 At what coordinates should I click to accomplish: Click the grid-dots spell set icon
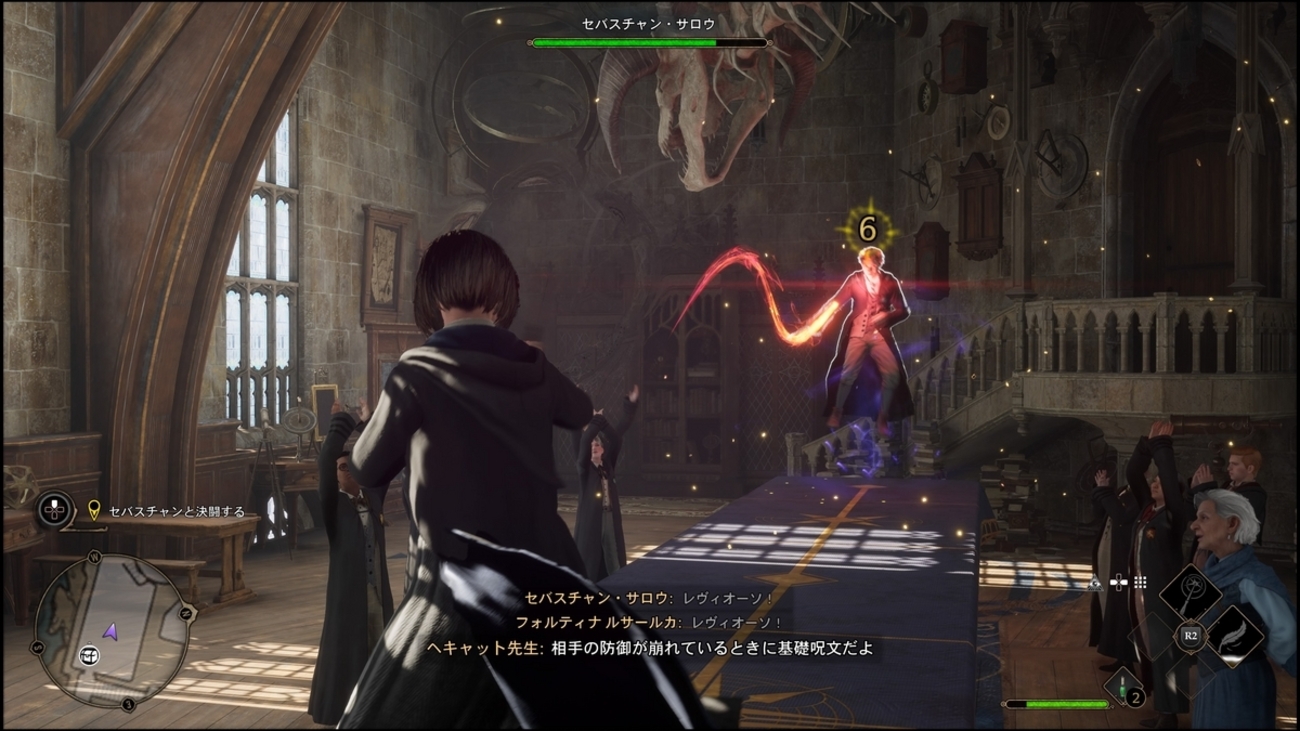point(1140,582)
